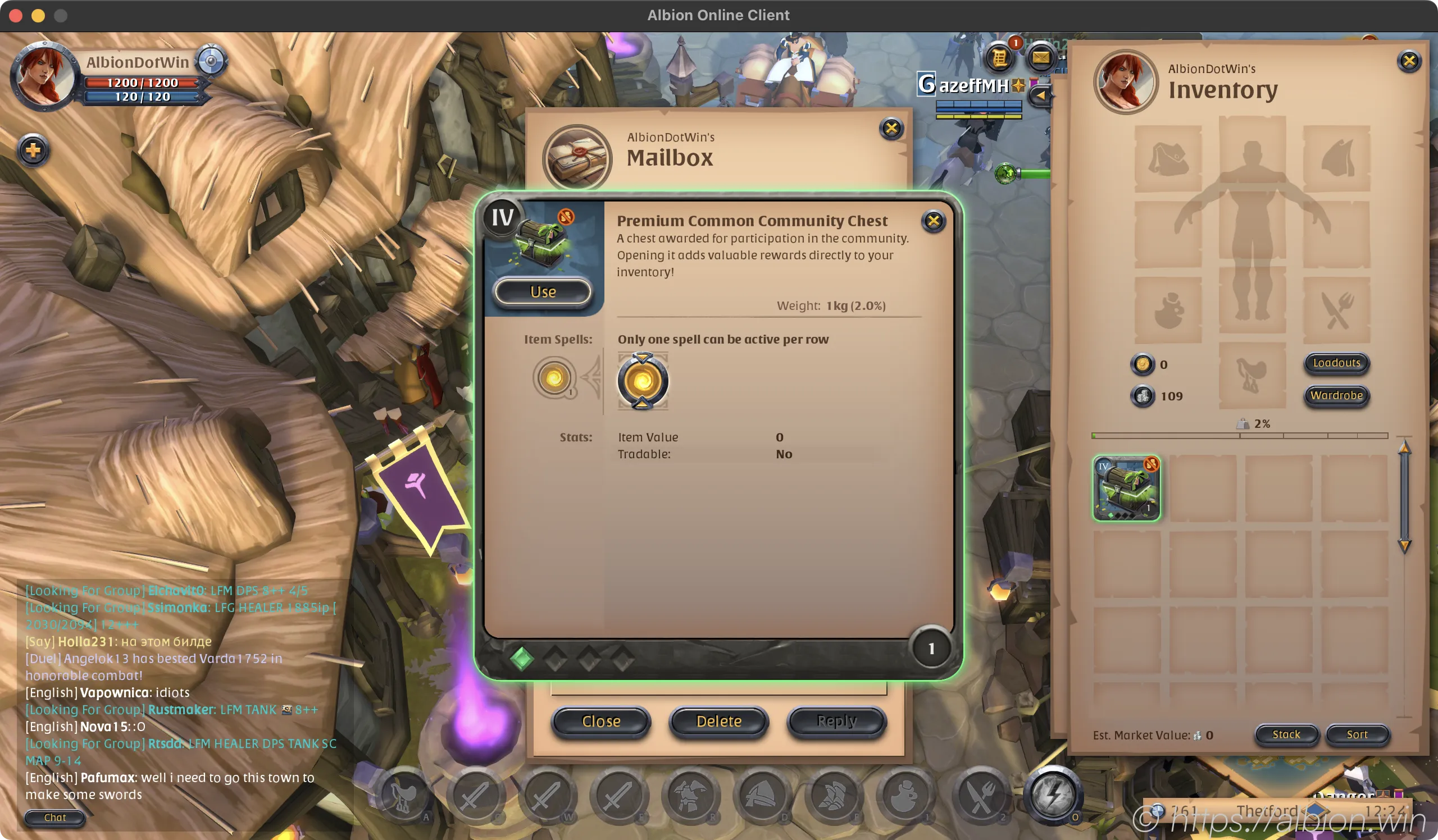Activate the lightning bolt hotbar button
1438x840 pixels.
pyautogui.click(x=1053, y=795)
